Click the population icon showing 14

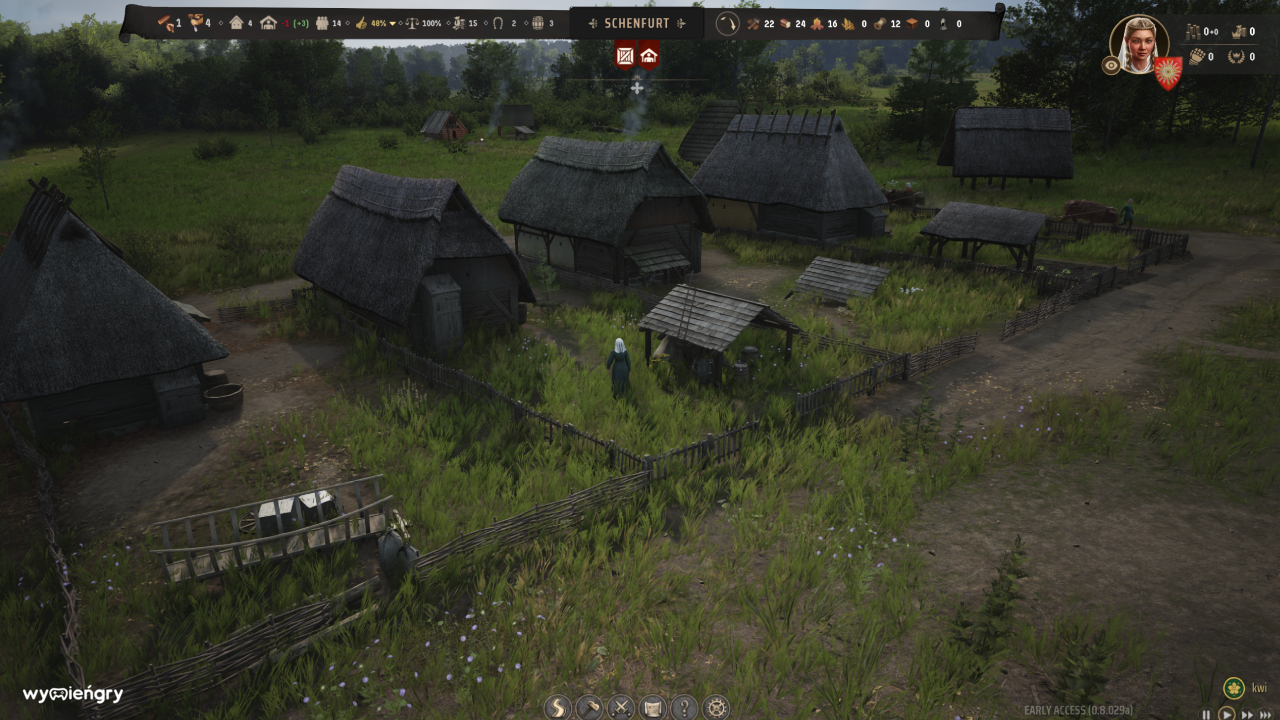tap(322, 22)
